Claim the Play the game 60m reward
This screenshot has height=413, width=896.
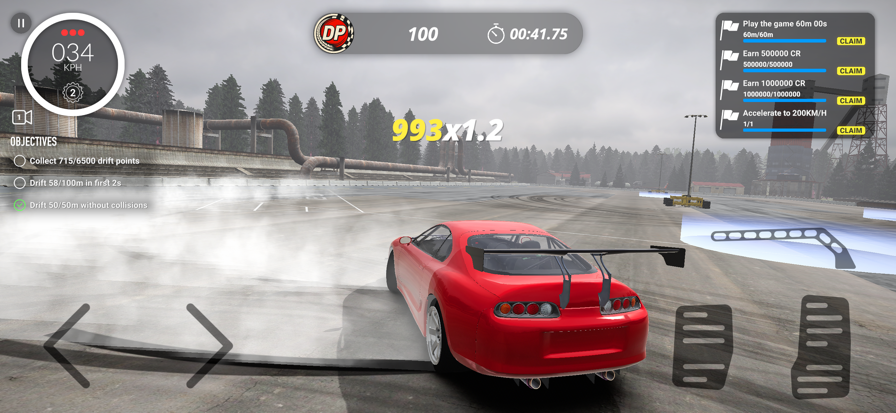(851, 41)
